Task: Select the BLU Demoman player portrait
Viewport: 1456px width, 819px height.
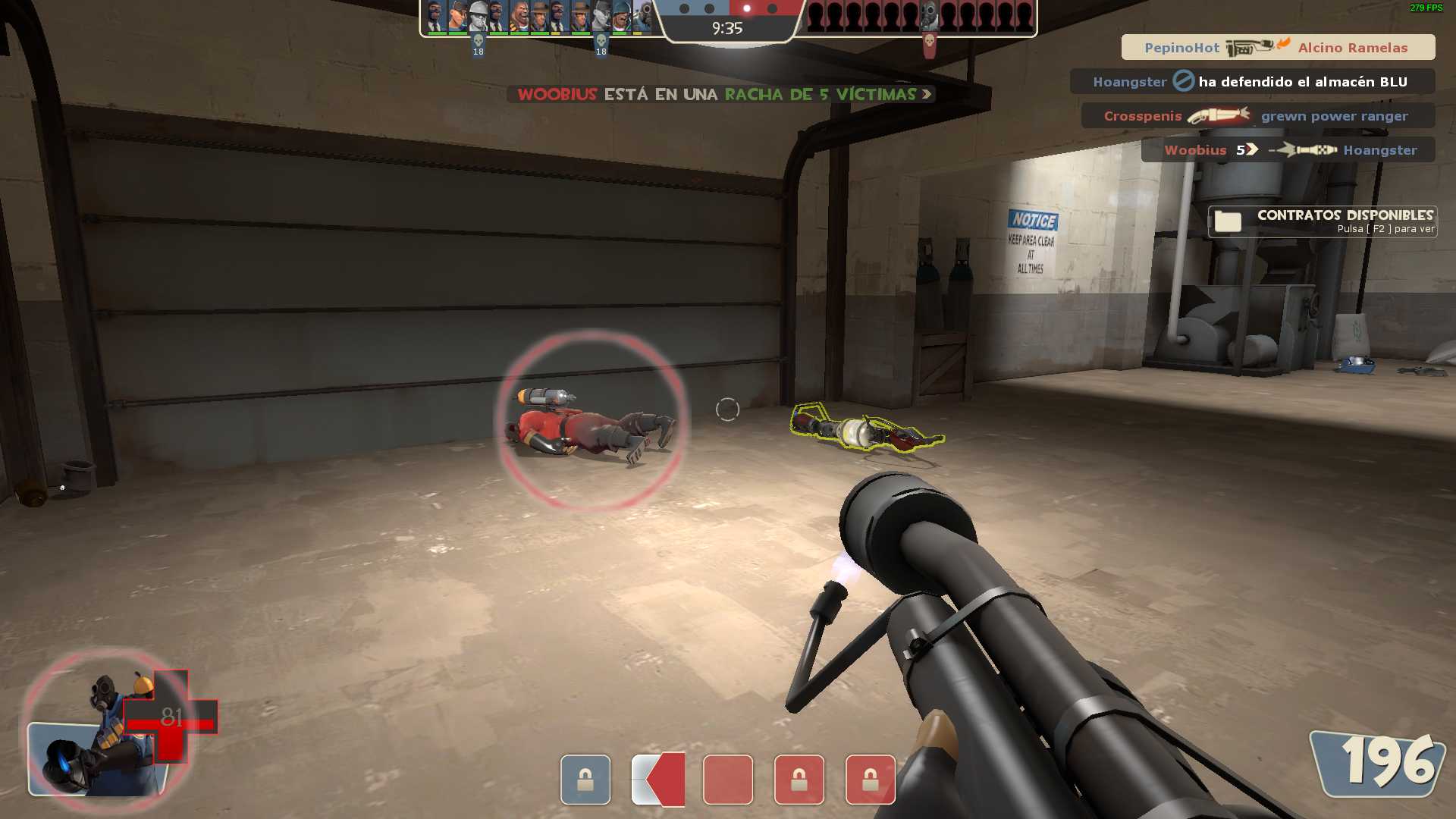Action: pyautogui.click(x=519, y=17)
